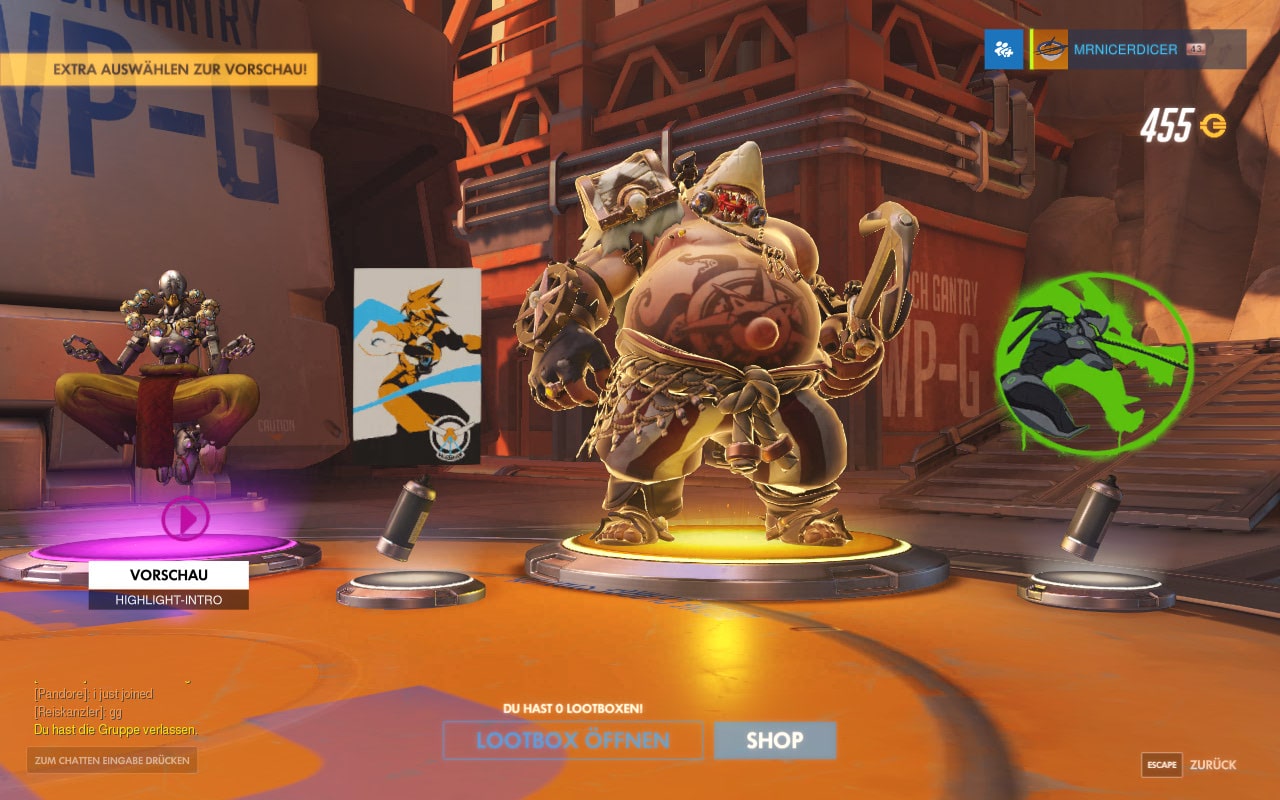Image resolution: width=1280 pixels, height=800 pixels.
Task: Select the Vorschau label on the highlight intro
Action: coord(168,575)
